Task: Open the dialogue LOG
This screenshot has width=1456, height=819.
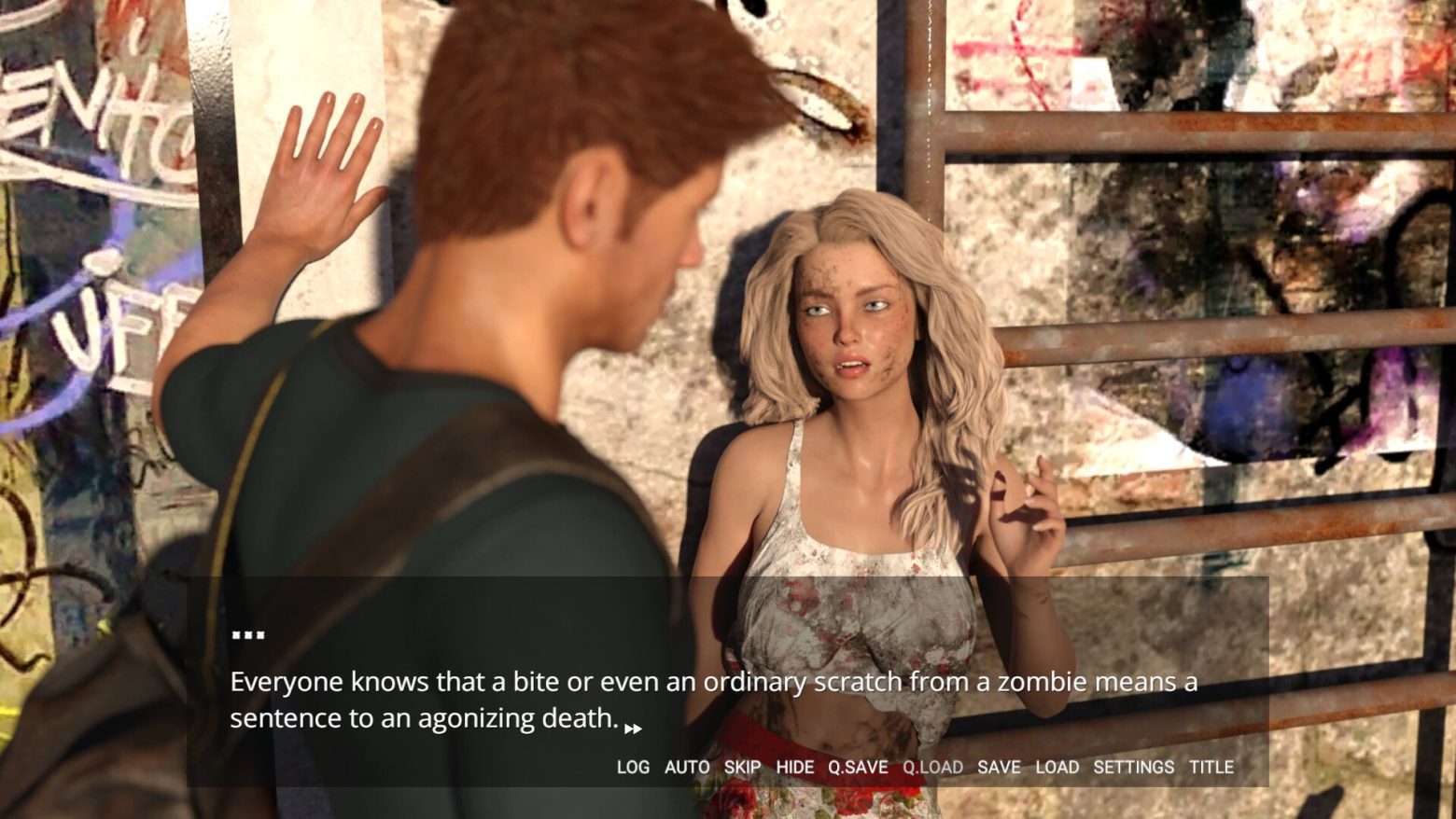Action: click(633, 767)
